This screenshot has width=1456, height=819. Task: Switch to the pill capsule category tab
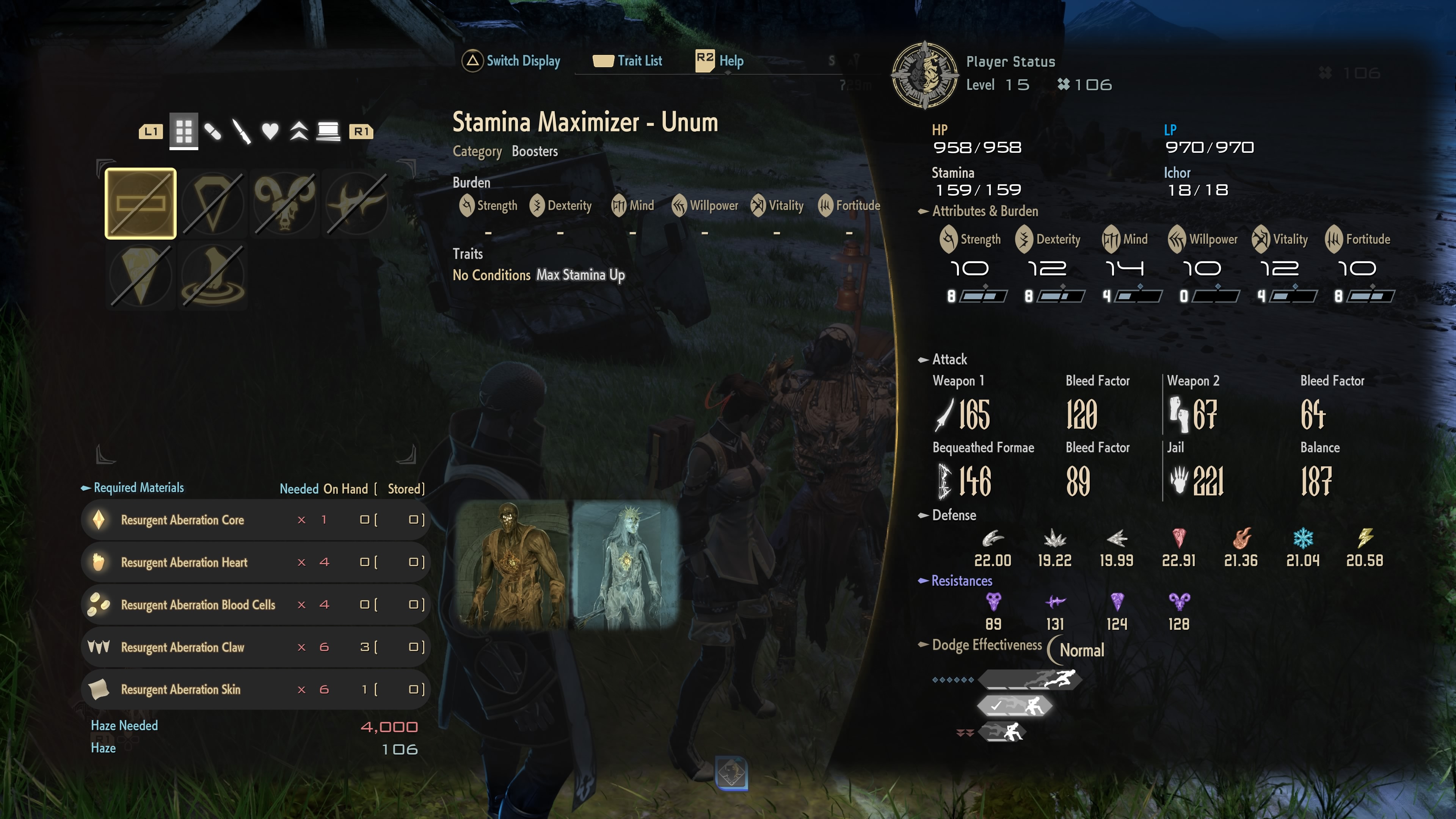pyautogui.click(x=213, y=132)
